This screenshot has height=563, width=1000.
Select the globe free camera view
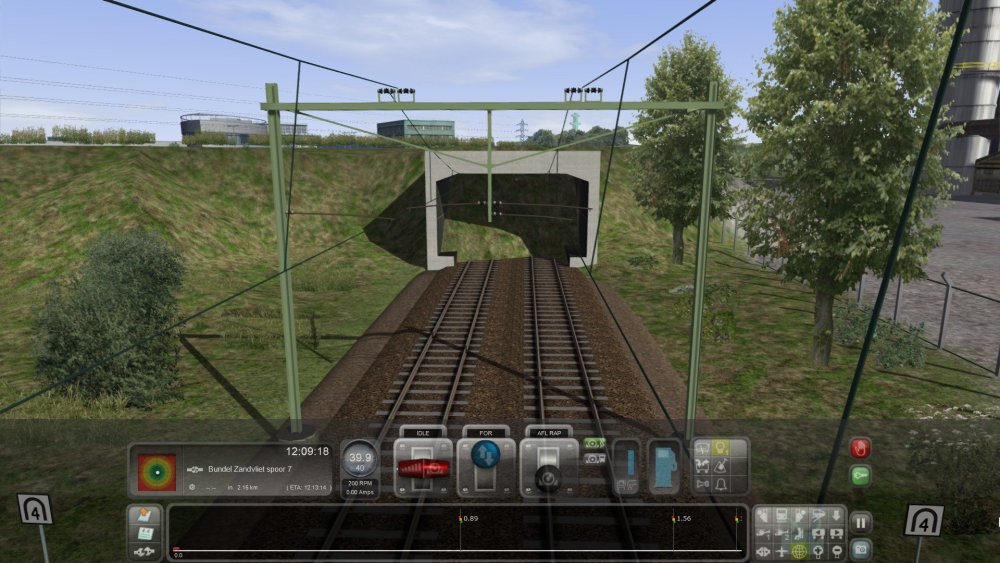click(x=799, y=551)
